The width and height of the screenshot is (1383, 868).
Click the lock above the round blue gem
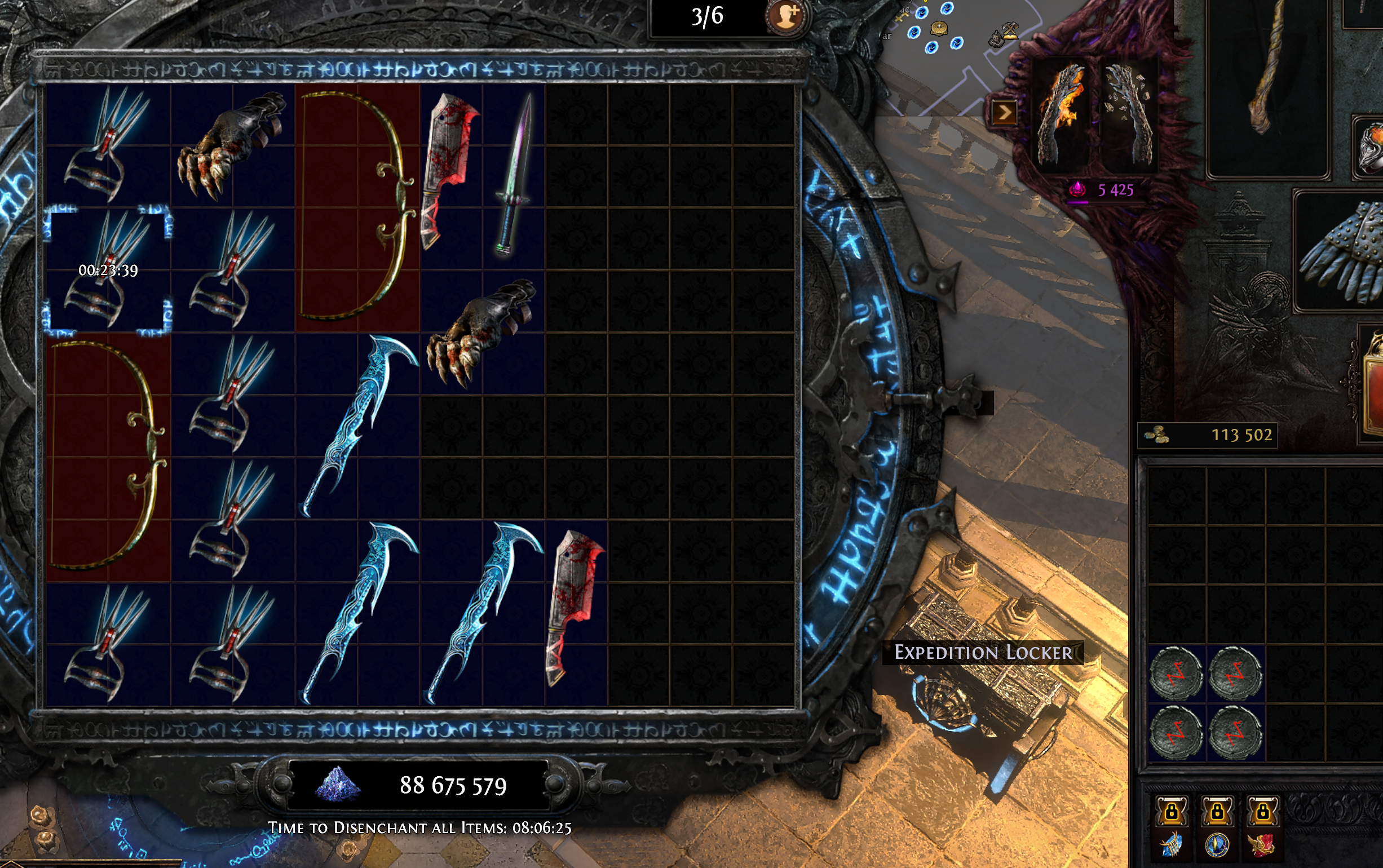[x=1217, y=812]
